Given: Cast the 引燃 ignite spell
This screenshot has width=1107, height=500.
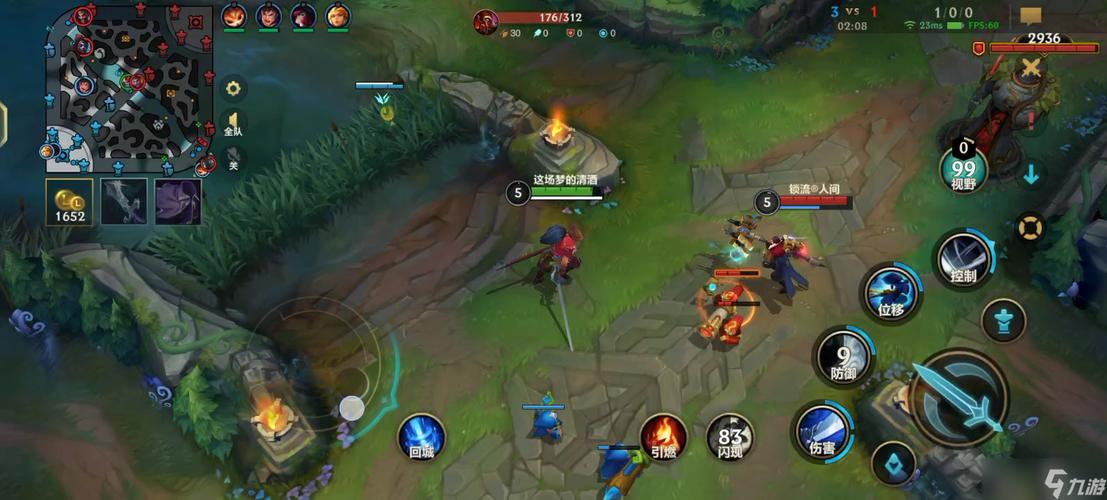Looking at the screenshot, I should 663,437.
